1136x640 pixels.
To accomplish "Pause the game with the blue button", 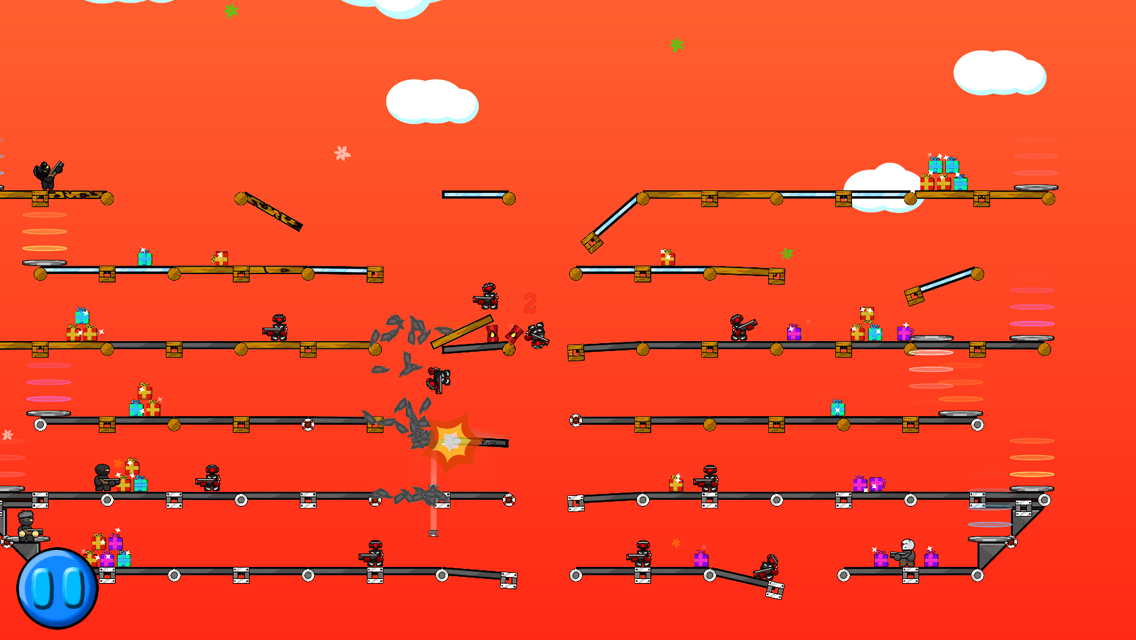I will click(57, 588).
